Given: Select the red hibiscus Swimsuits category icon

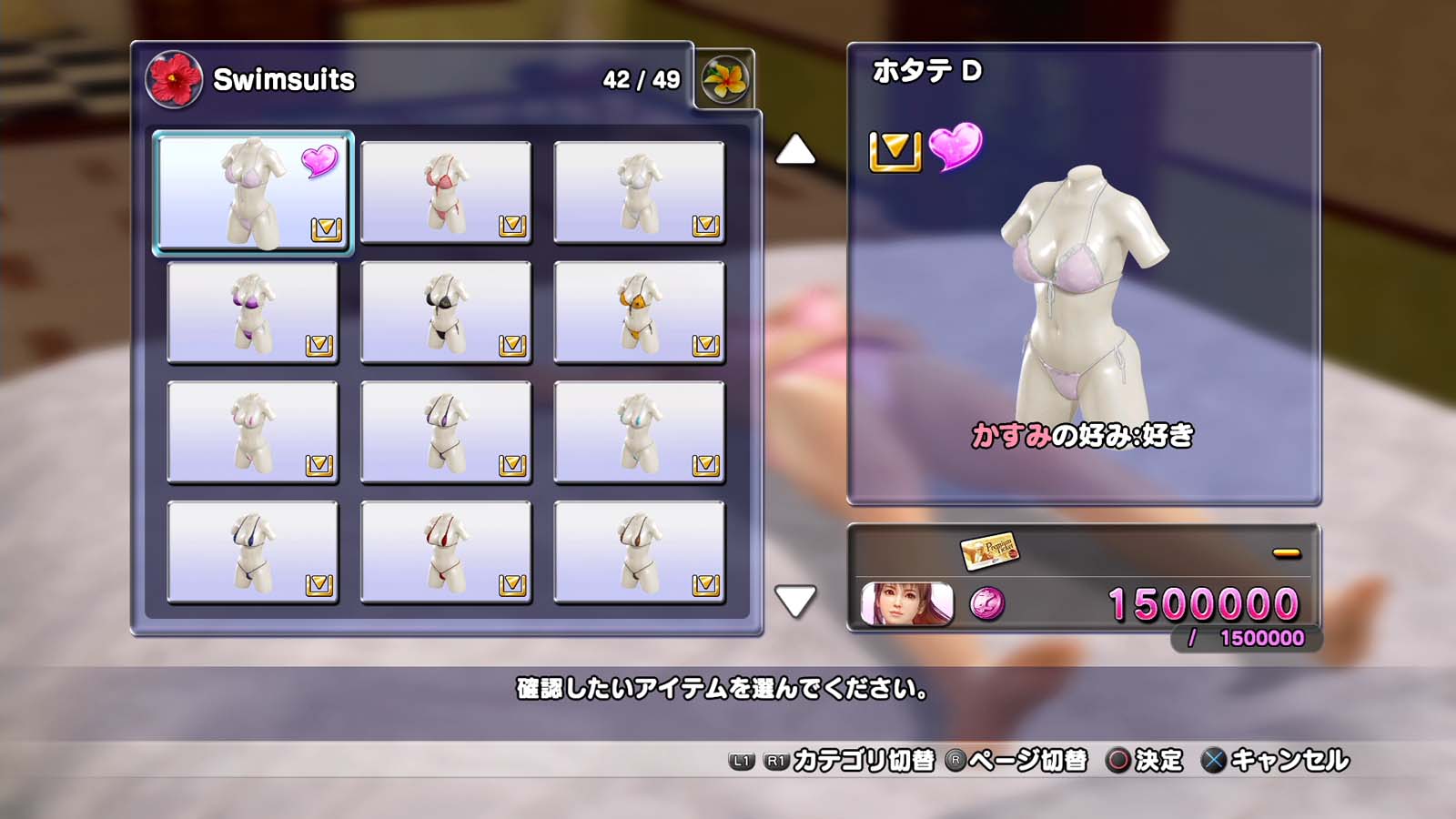Looking at the screenshot, I should tap(174, 79).
